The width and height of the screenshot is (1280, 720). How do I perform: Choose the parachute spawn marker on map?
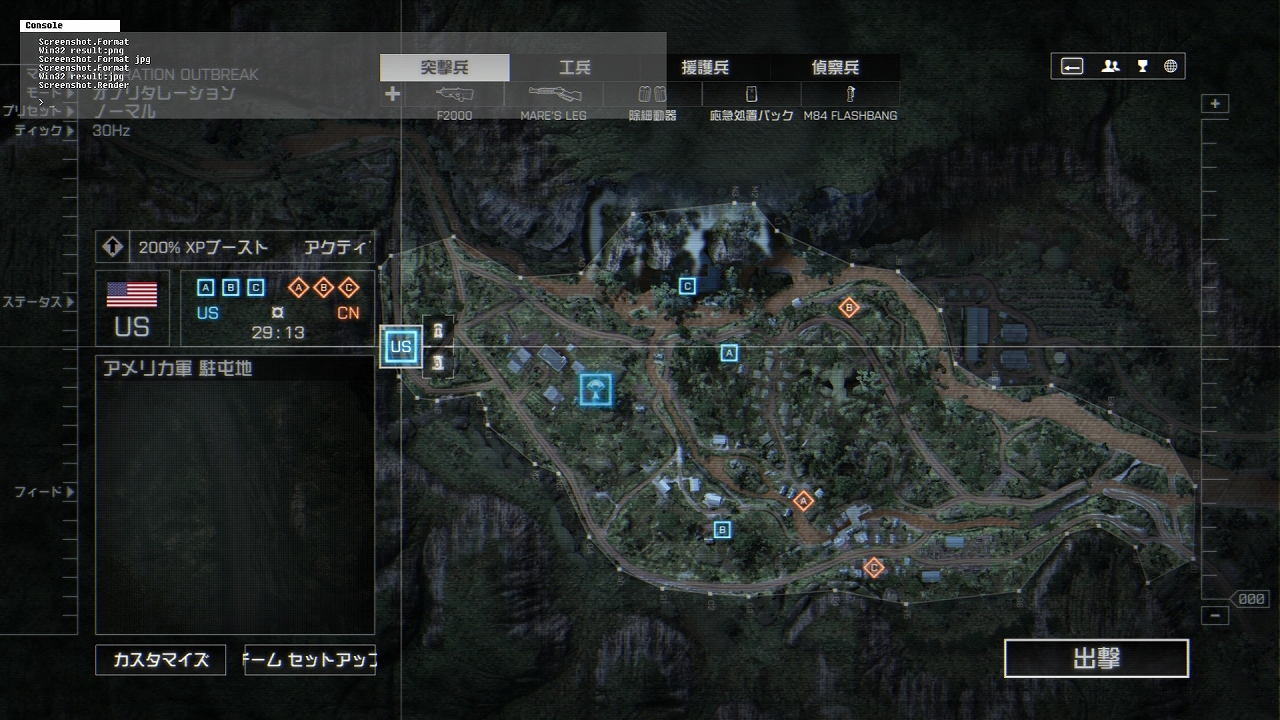click(x=596, y=389)
